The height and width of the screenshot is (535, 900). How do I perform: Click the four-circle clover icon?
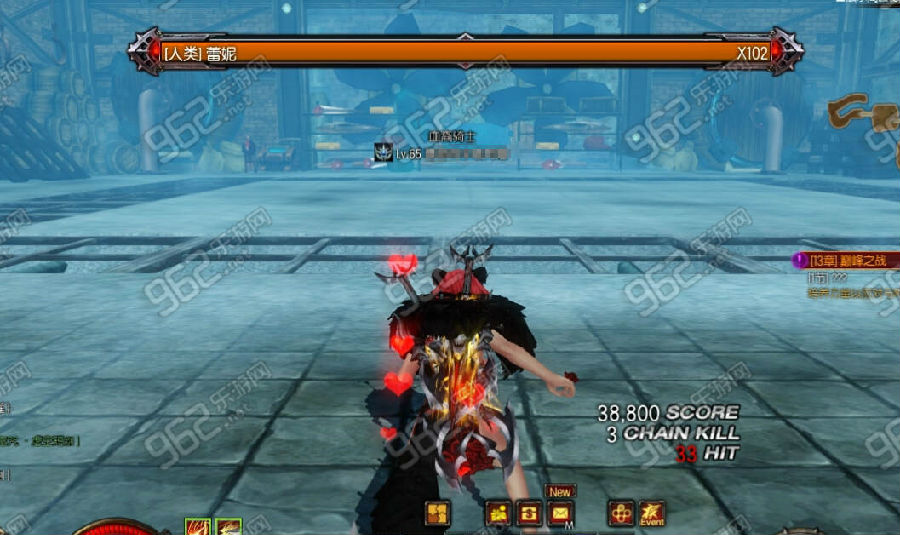tap(621, 513)
